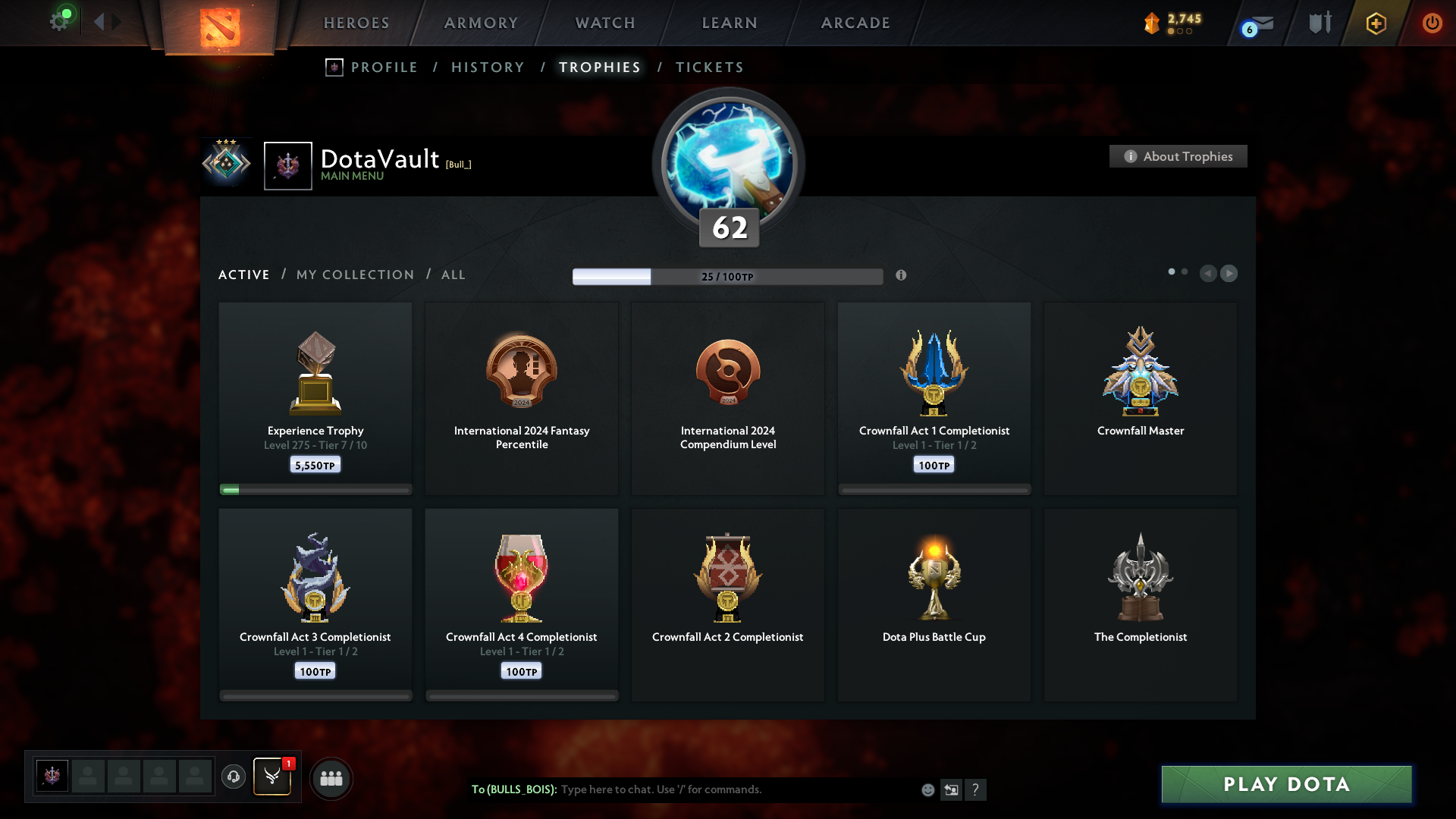Viewport: 1456px width, 819px height.
Task: Start matchmaking with Play Dota
Action: (x=1286, y=784)
